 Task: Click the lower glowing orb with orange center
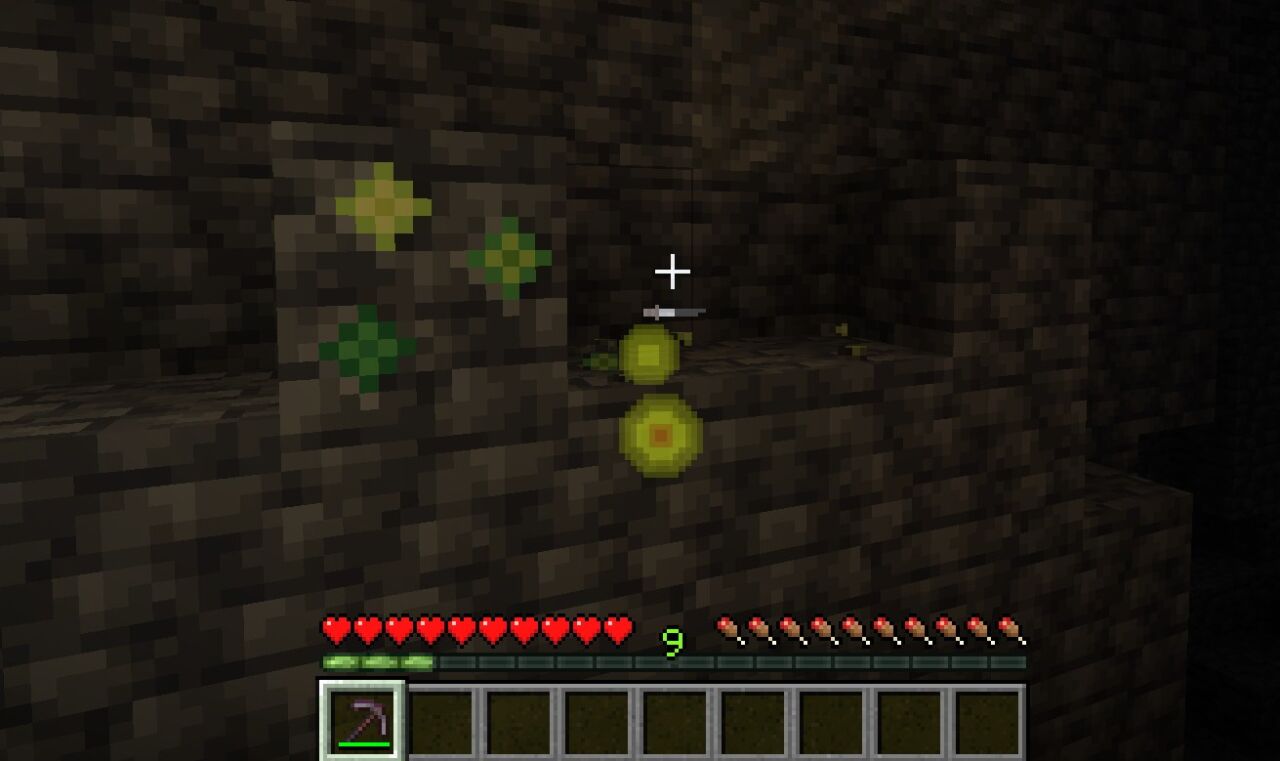tap(661, 434)
